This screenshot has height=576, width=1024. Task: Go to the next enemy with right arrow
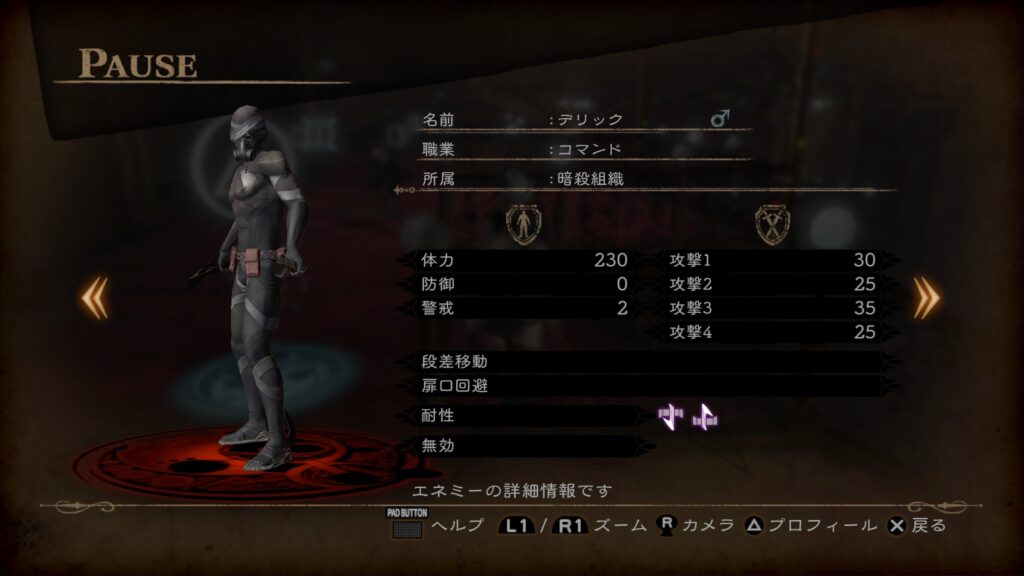926,298
